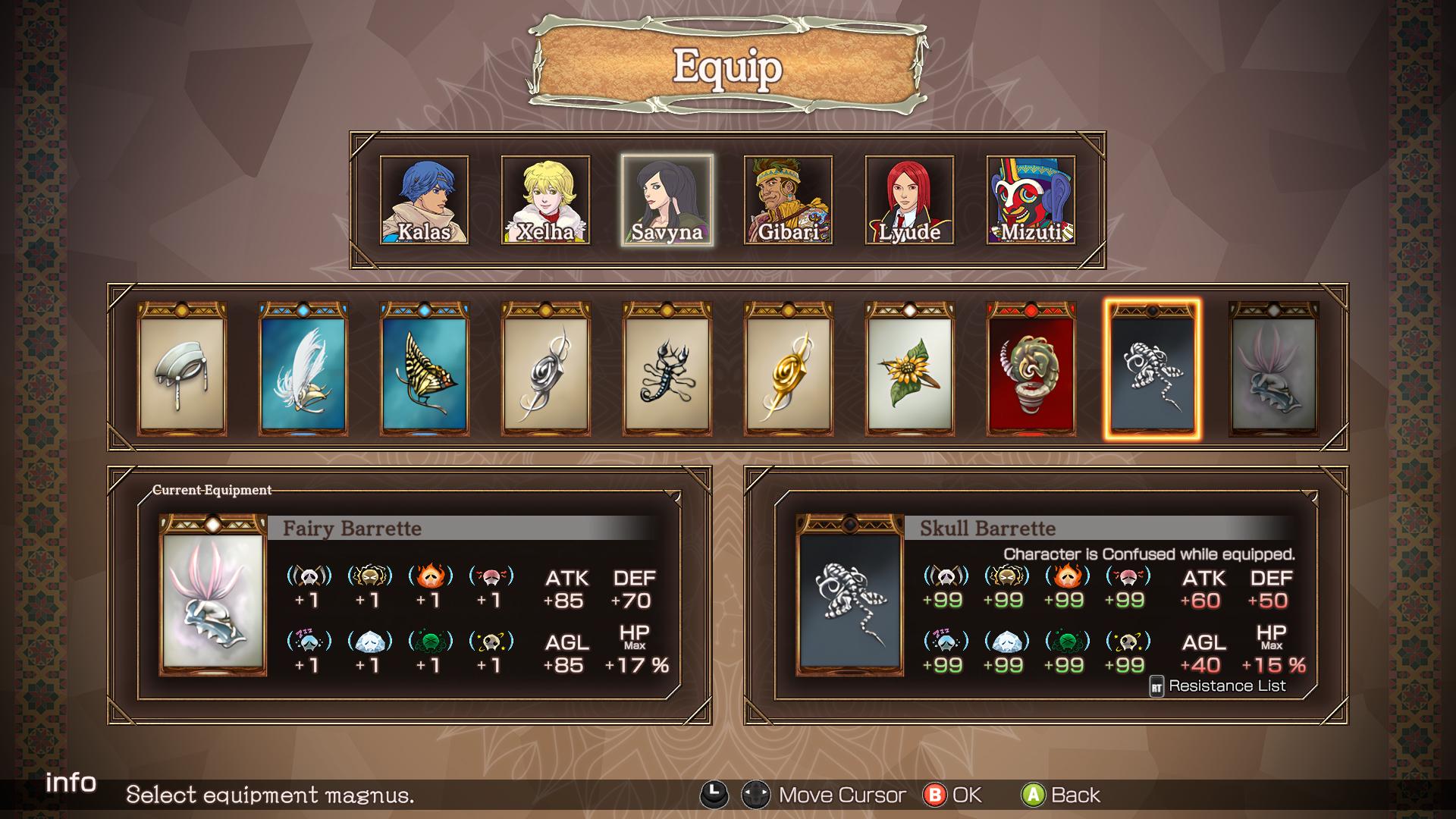Image resolution: width=1456 pixels, height=819 pixels.
Task: Select the sunflower equipment card
Action: 910,369
